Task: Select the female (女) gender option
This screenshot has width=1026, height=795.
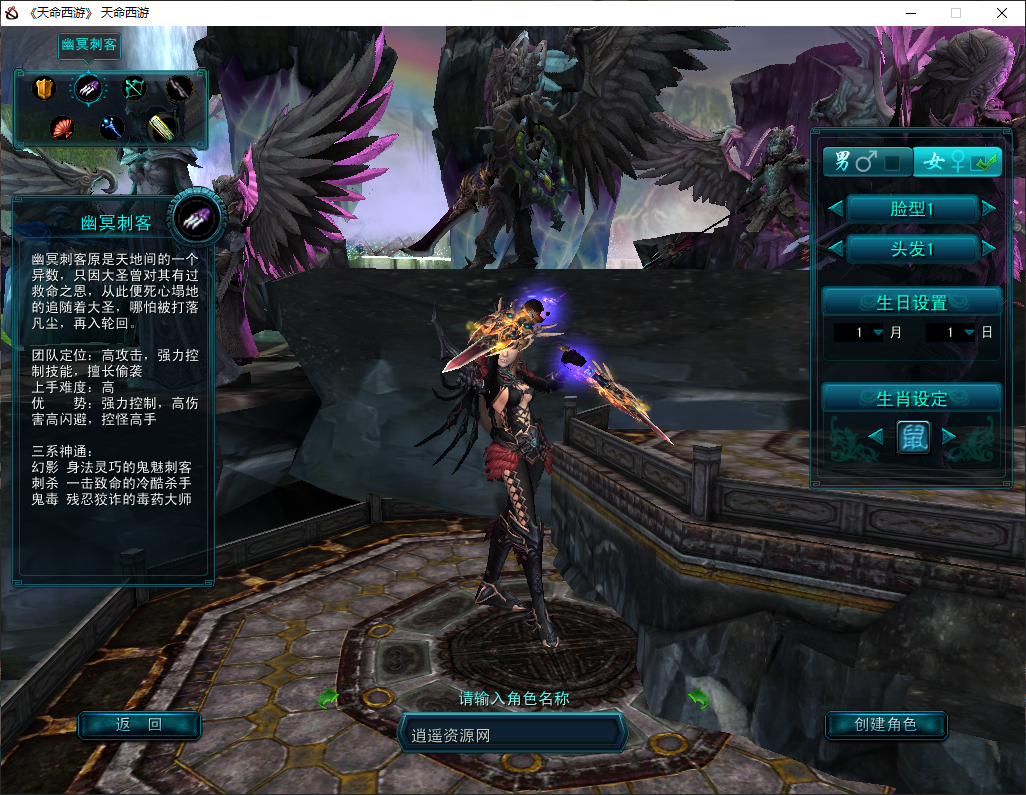Action: tap(956, 161)
